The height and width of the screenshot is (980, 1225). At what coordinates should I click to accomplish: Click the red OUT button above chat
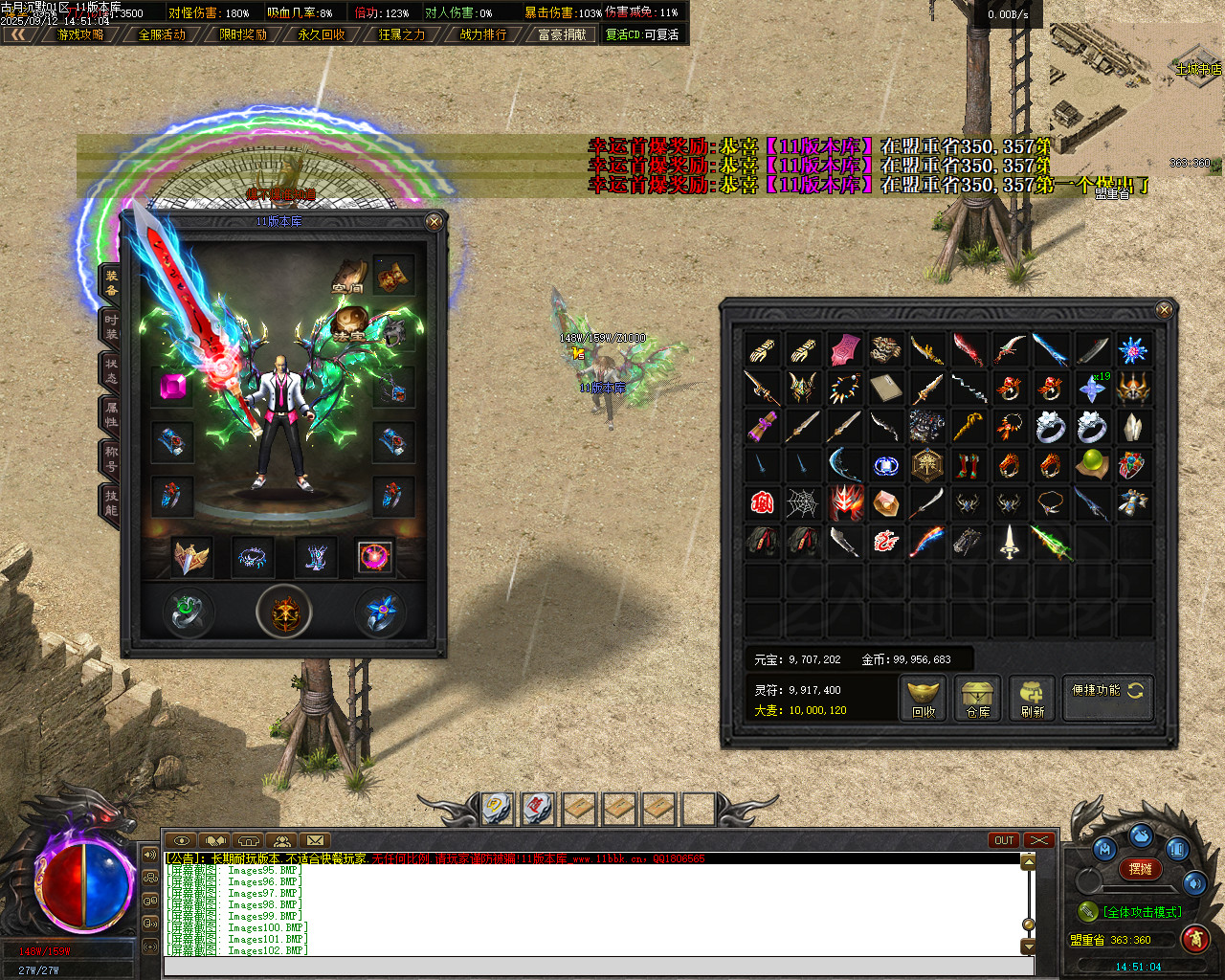[1003, 840]
